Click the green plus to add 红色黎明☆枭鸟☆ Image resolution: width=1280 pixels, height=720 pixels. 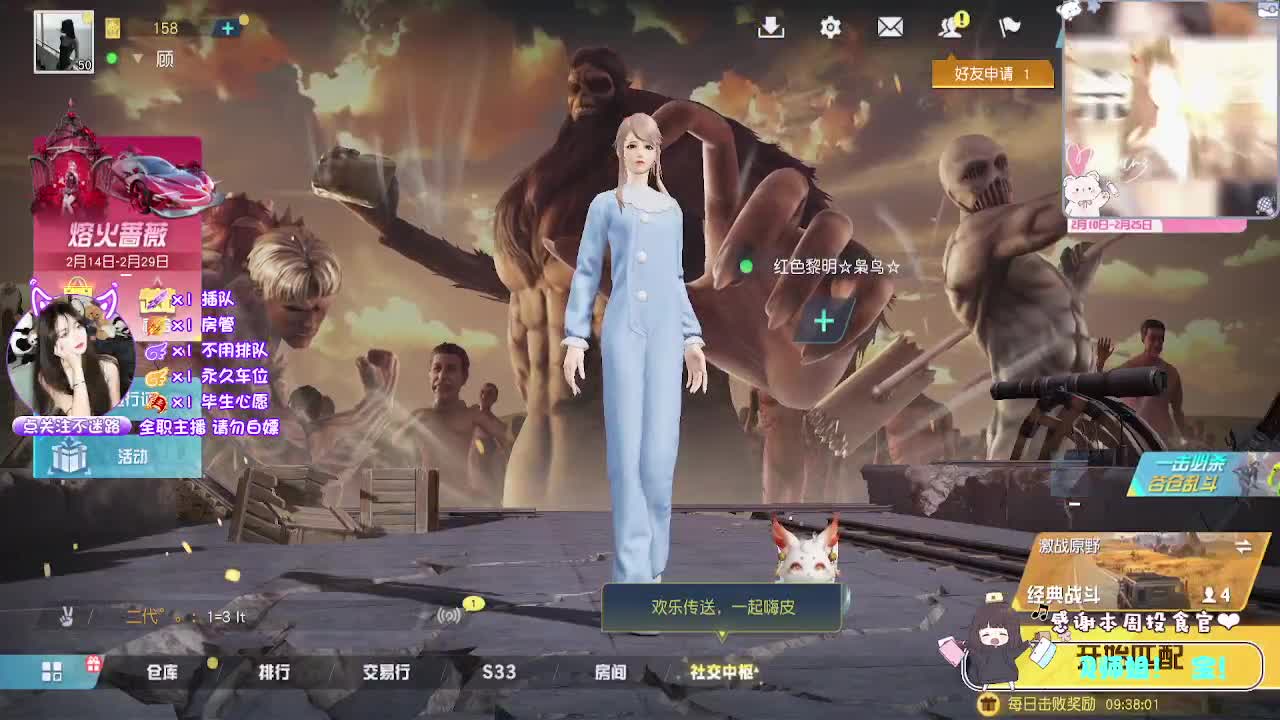pyautogui.click(x=822, y=320)
